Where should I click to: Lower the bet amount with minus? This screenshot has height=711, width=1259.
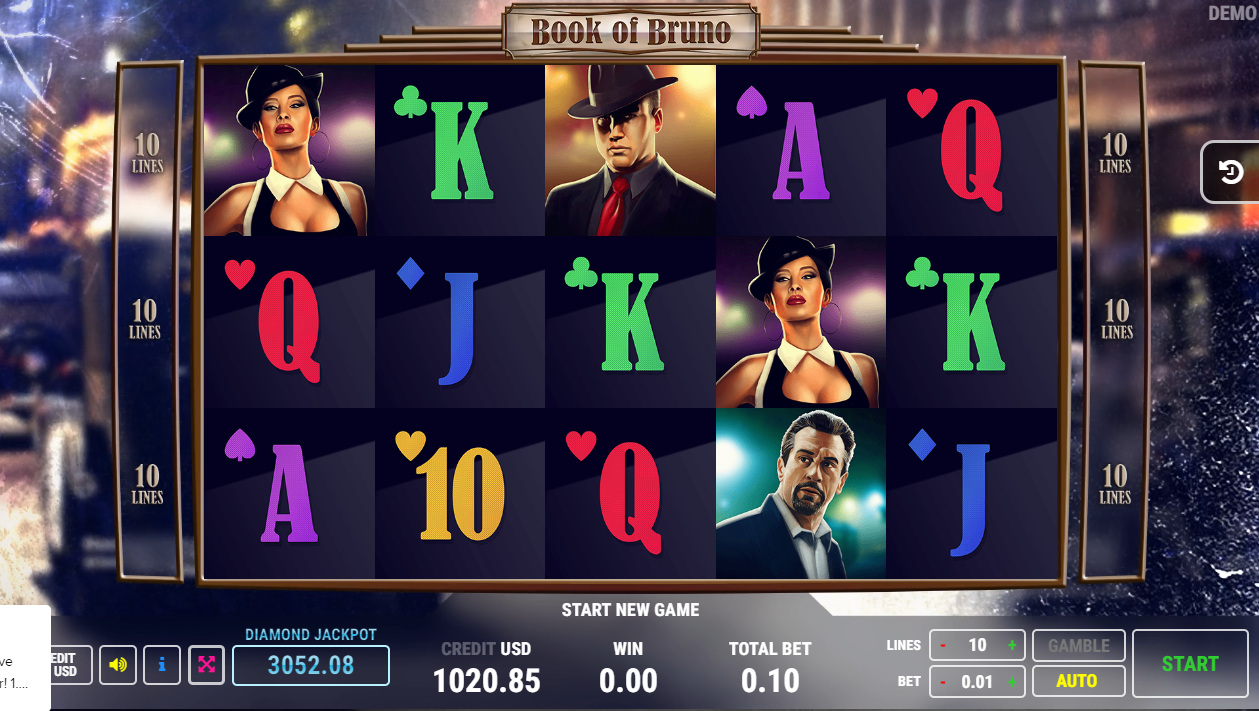943,682
